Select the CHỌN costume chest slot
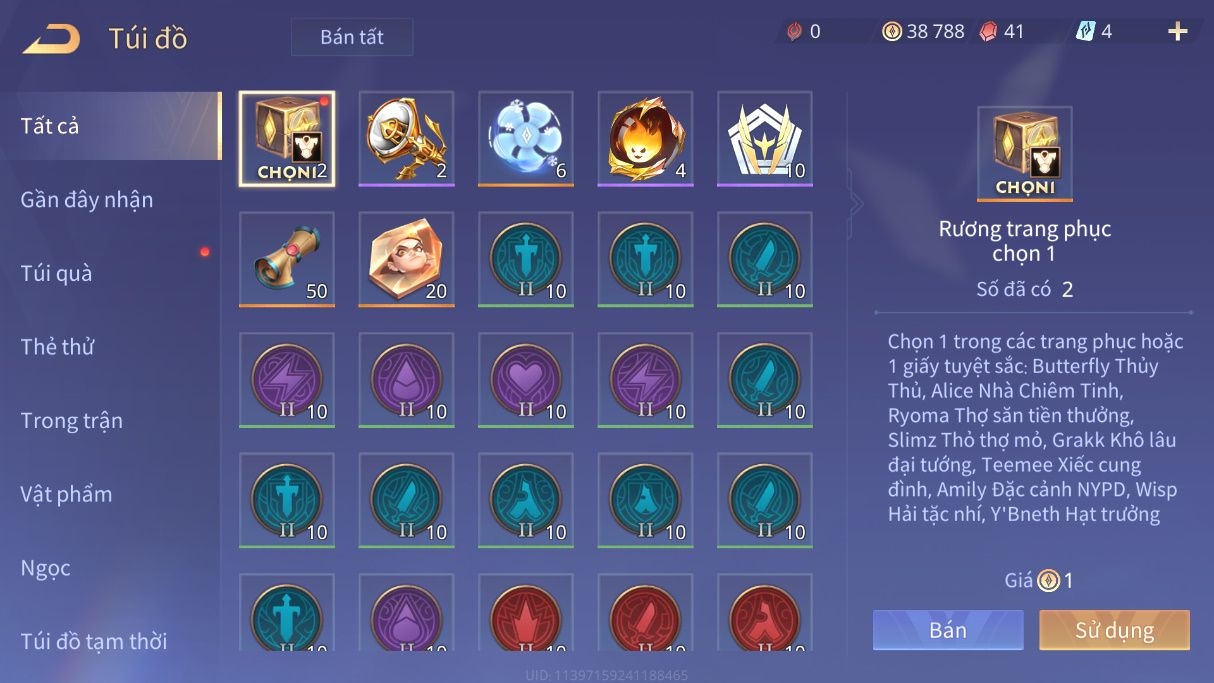This screenshot has height=683, width=1214. pyautogui.click(x=287, y=139)
